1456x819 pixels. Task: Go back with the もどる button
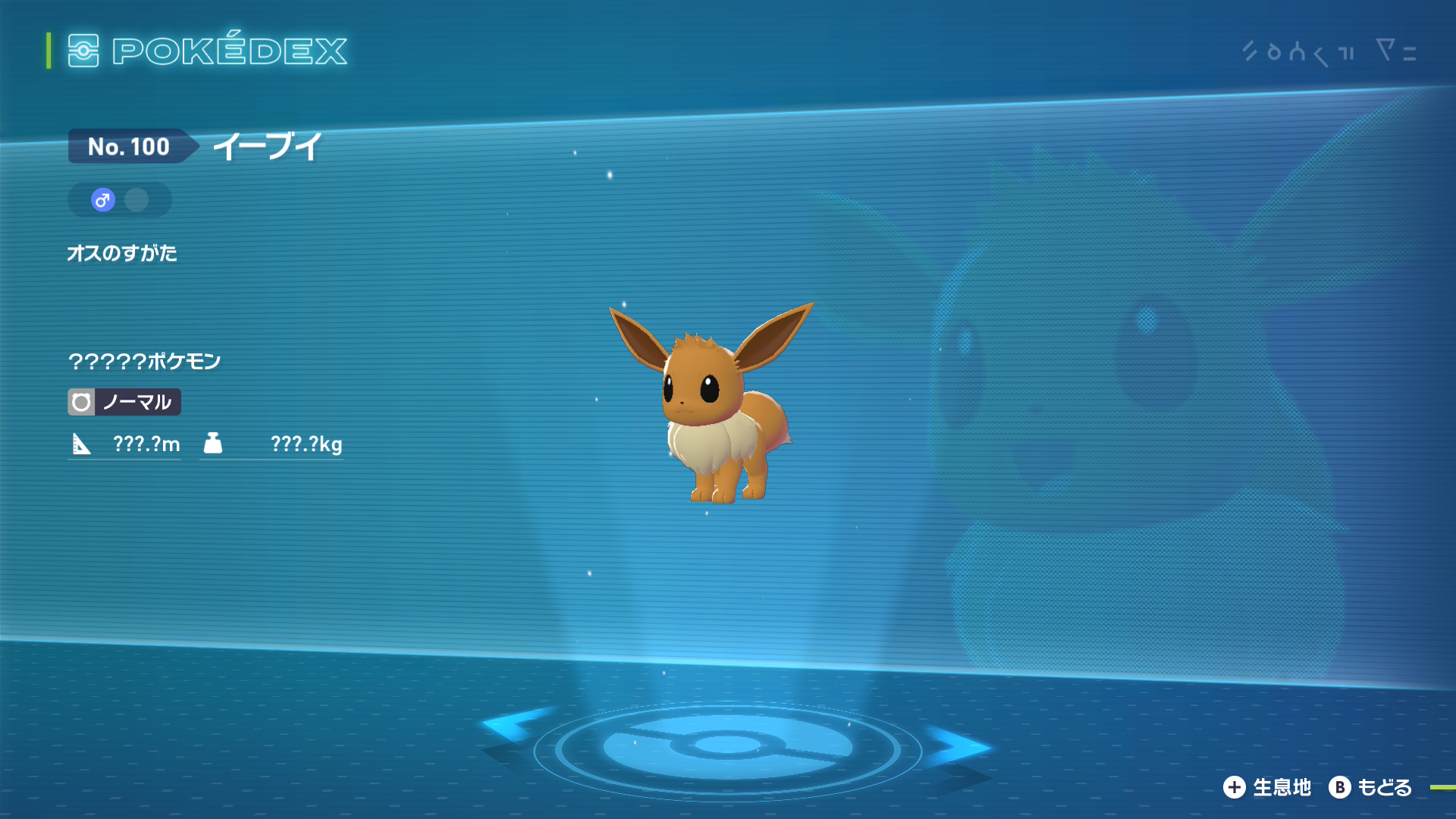1370,788
